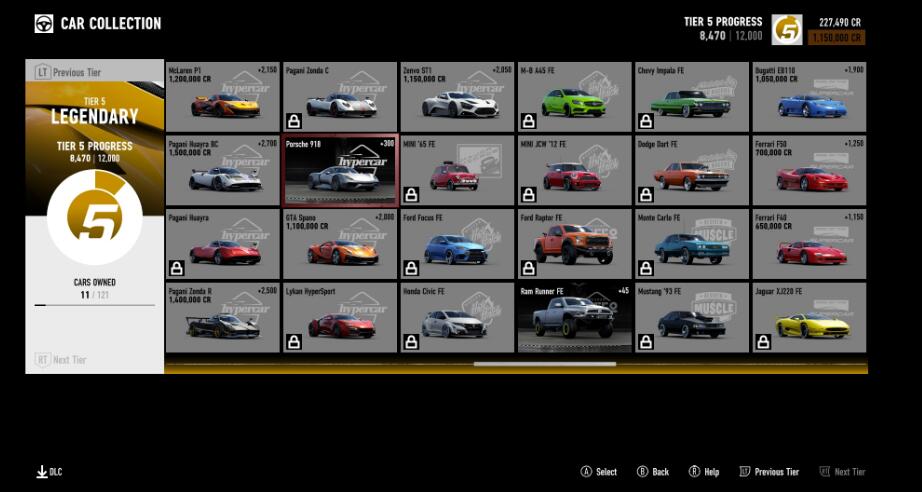Open the green M-B A45 FE tile
The height and width of the screenshot is (492, 922).
tap(574, 97)
